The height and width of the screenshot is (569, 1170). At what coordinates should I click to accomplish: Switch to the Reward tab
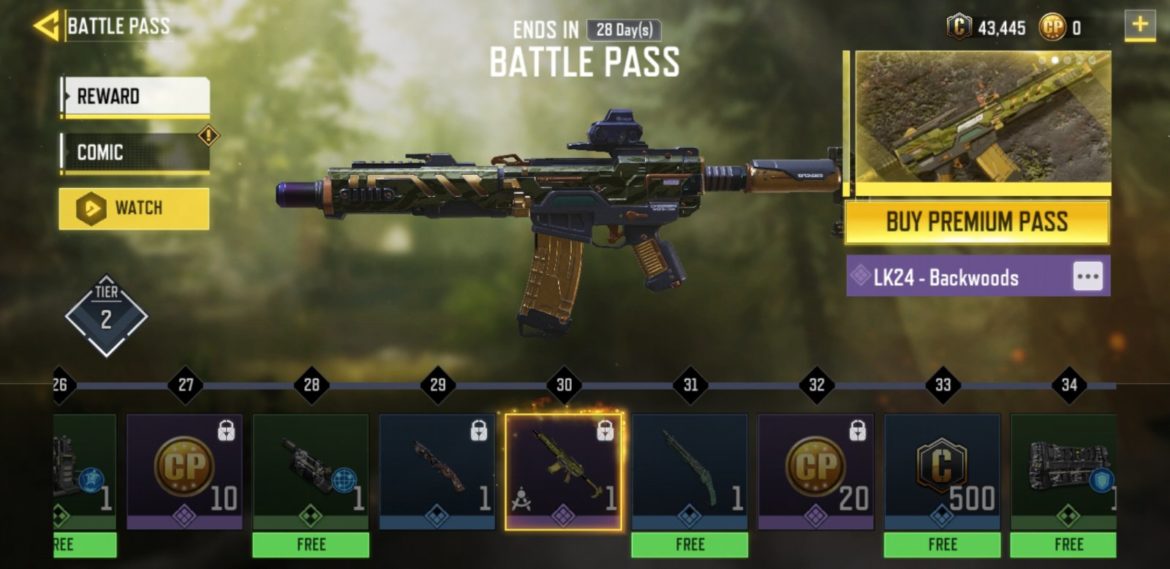click(135, 97)
